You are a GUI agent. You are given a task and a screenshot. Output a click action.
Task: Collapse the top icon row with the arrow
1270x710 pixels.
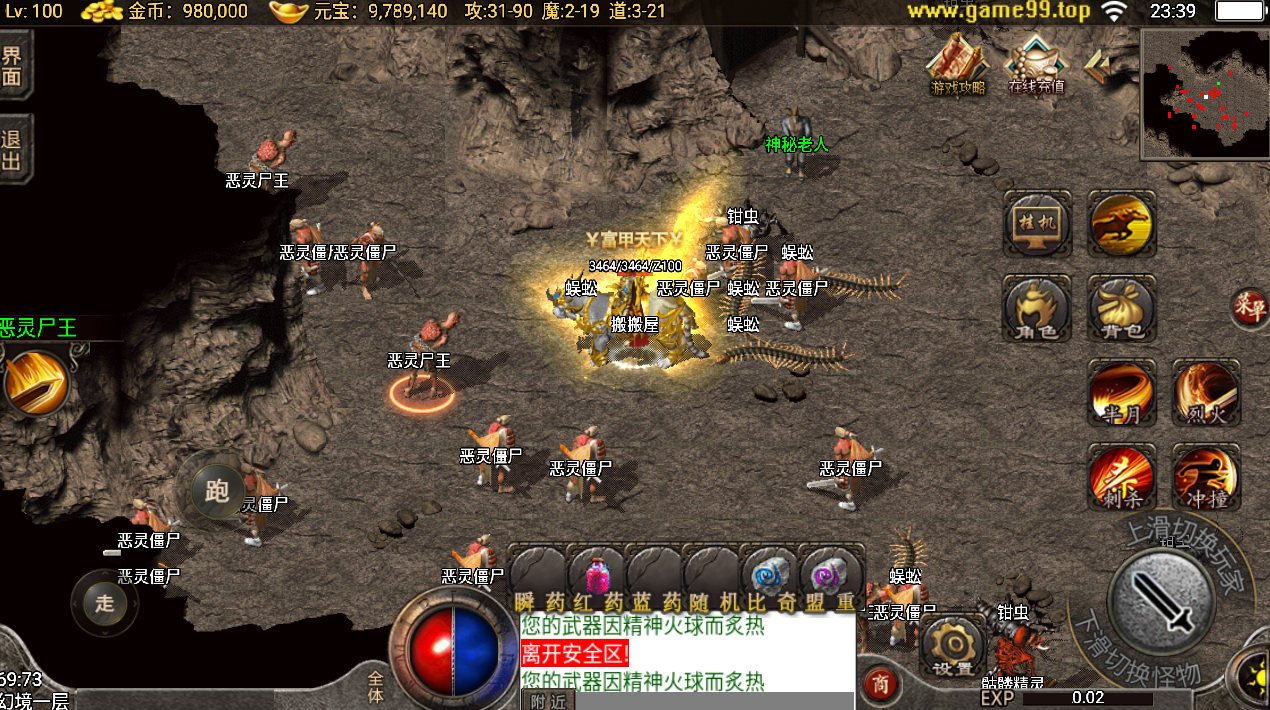point(1097,66)
